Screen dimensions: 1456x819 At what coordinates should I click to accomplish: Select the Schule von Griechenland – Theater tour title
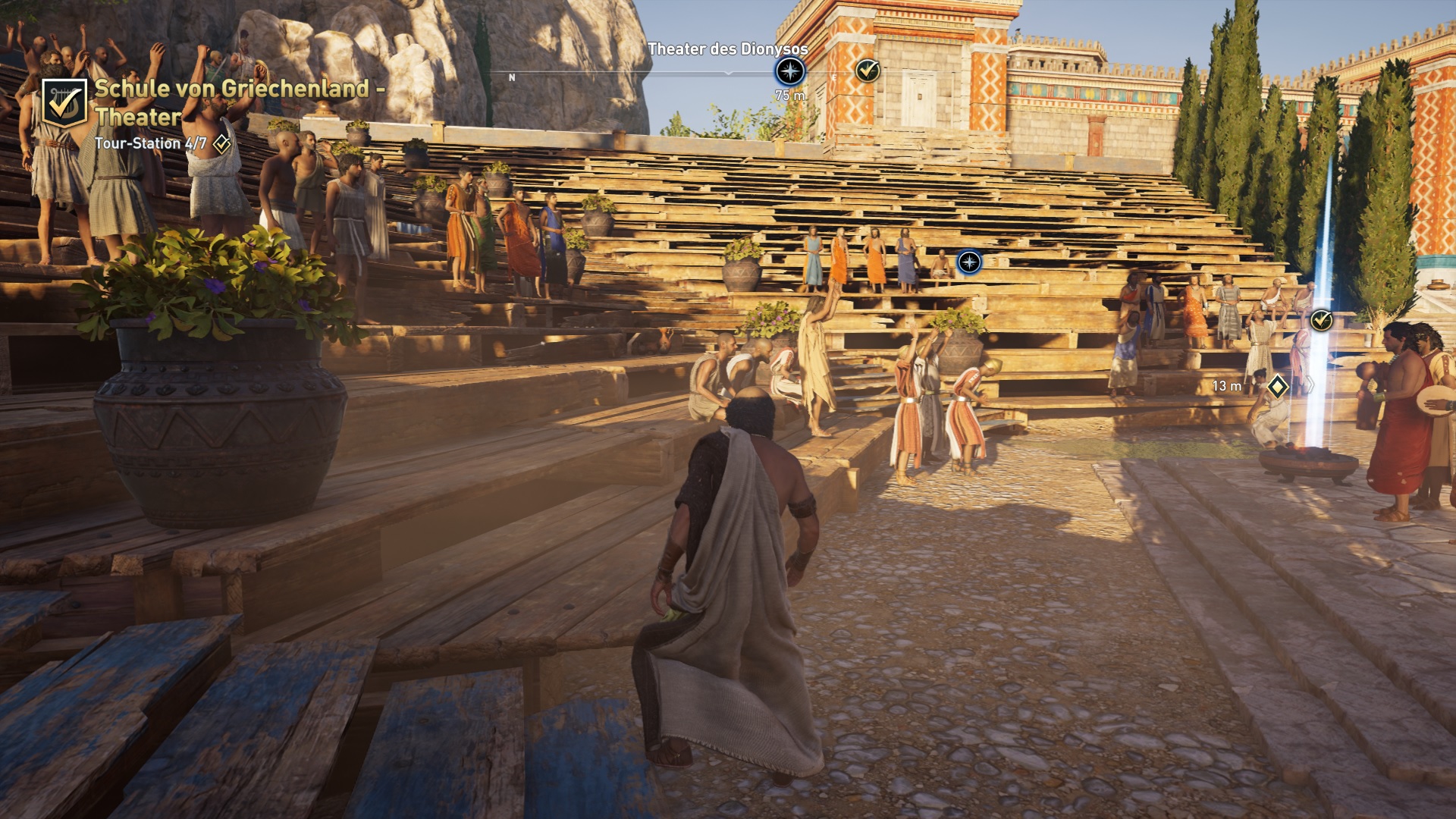point(240,102)
